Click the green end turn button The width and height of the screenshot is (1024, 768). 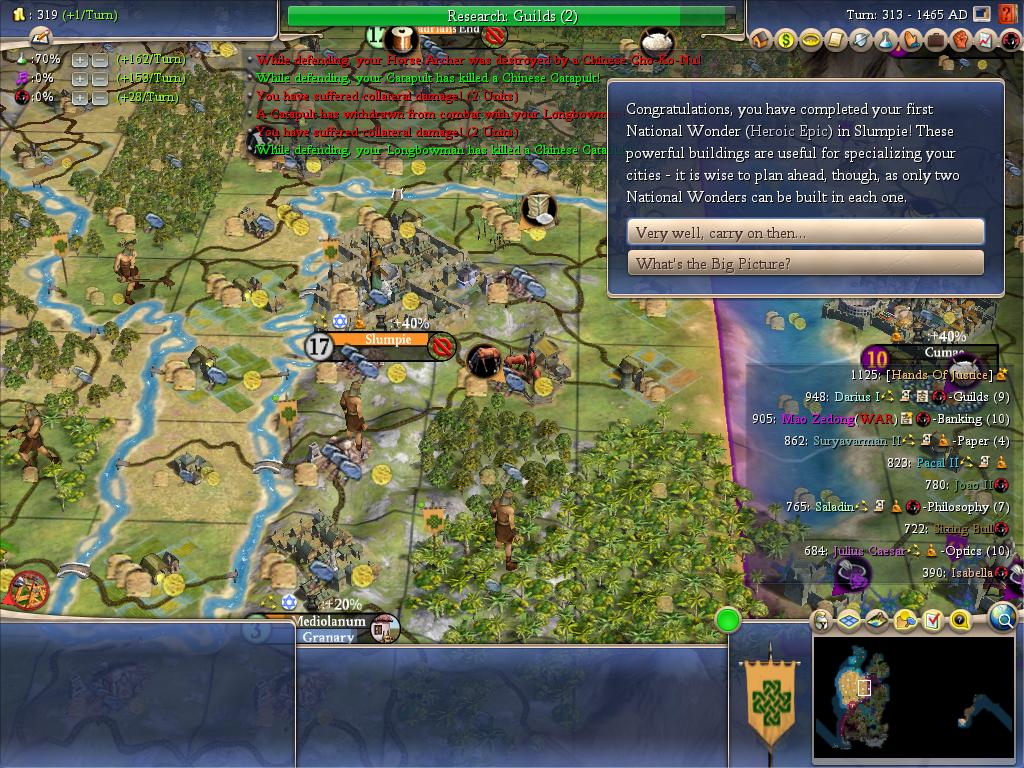point(728,621)
